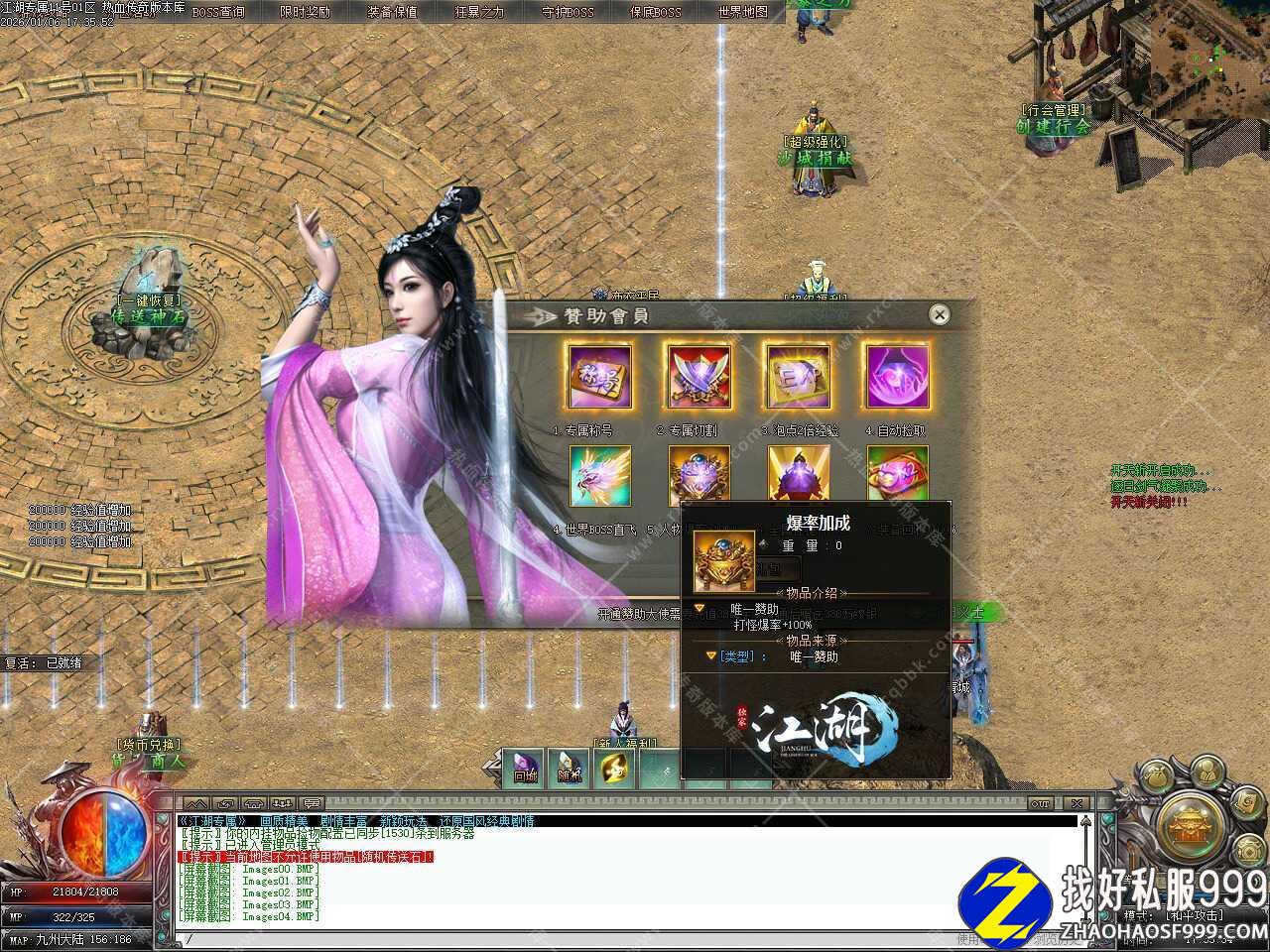
Task: Select the 专属称号 title perk icon
Action: pos(599,377)
